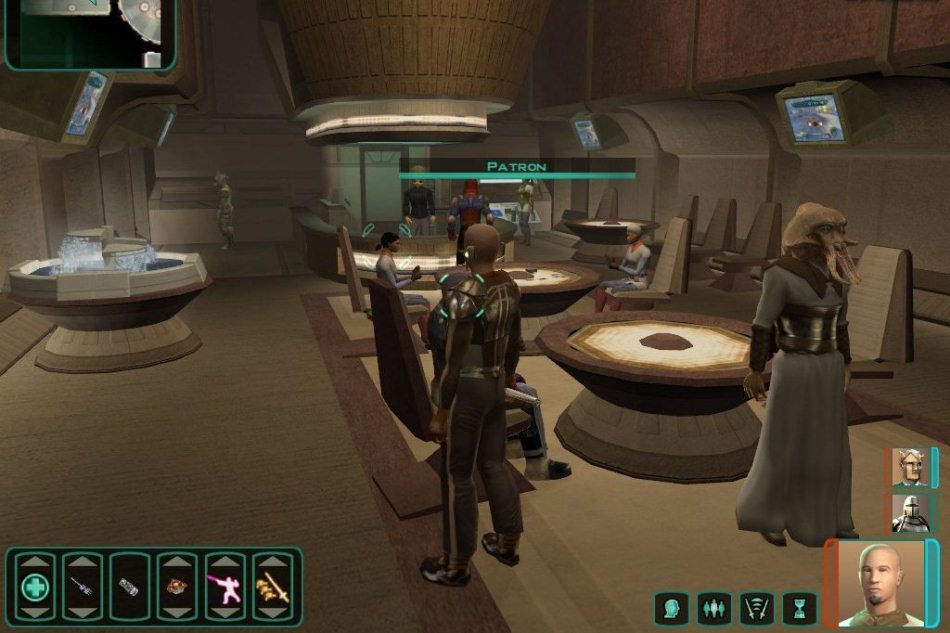This screenshot has height=633, width=950.
Task: Open the minimap panel
Action: click(x=90, y=32)
